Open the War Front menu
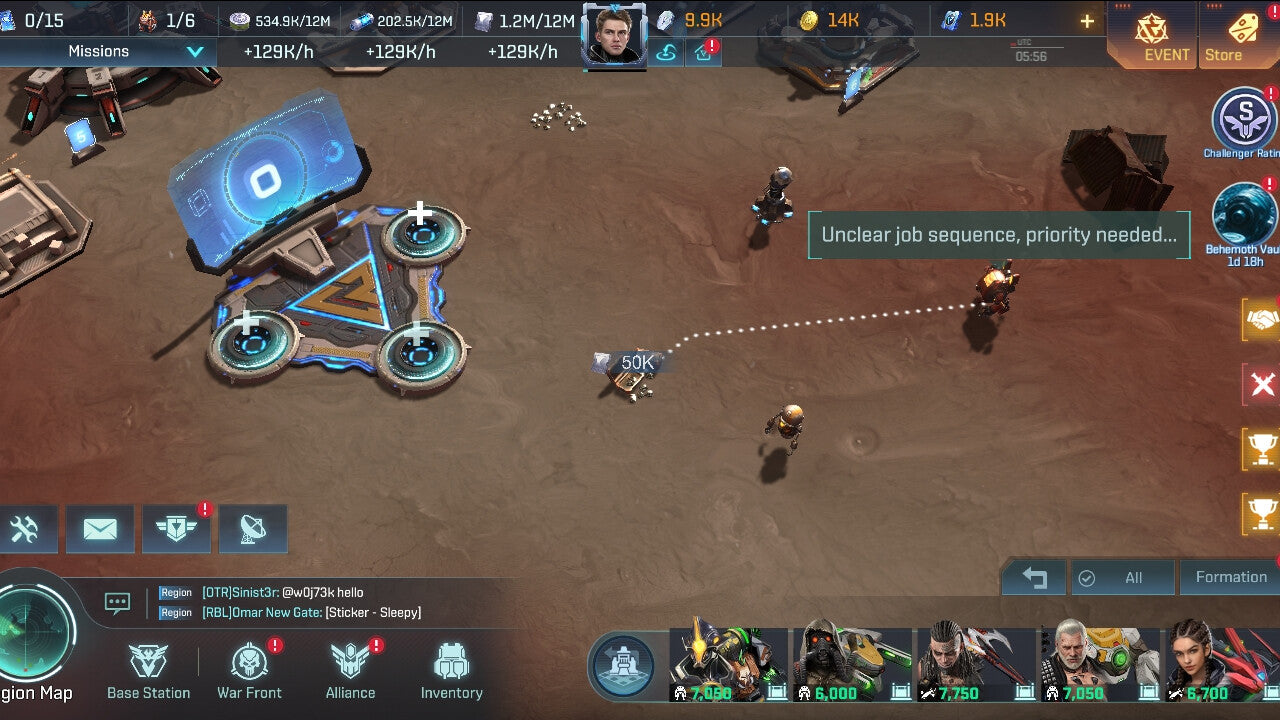Viewport: 1280px width, 720px height. 249,671
